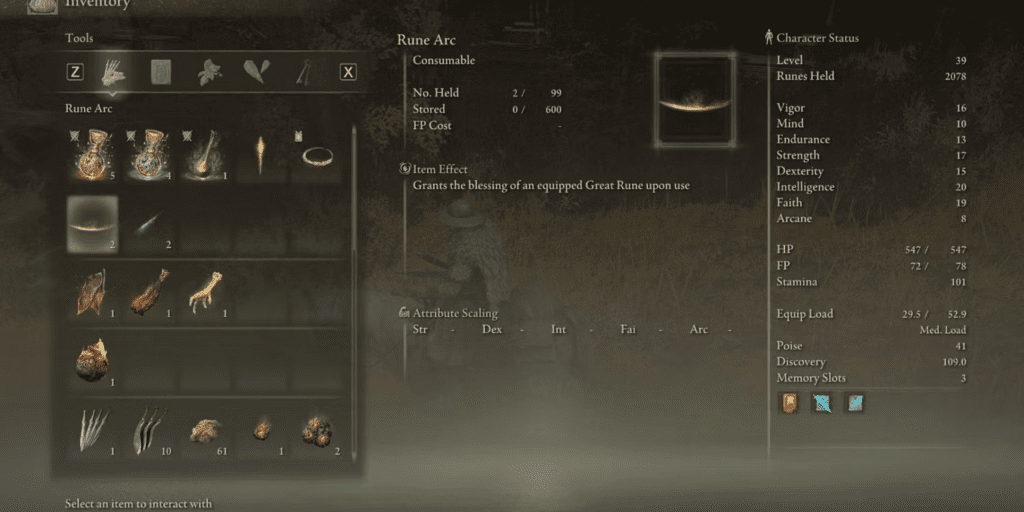Switch to the flower crafting materials tab

[208, 72]
